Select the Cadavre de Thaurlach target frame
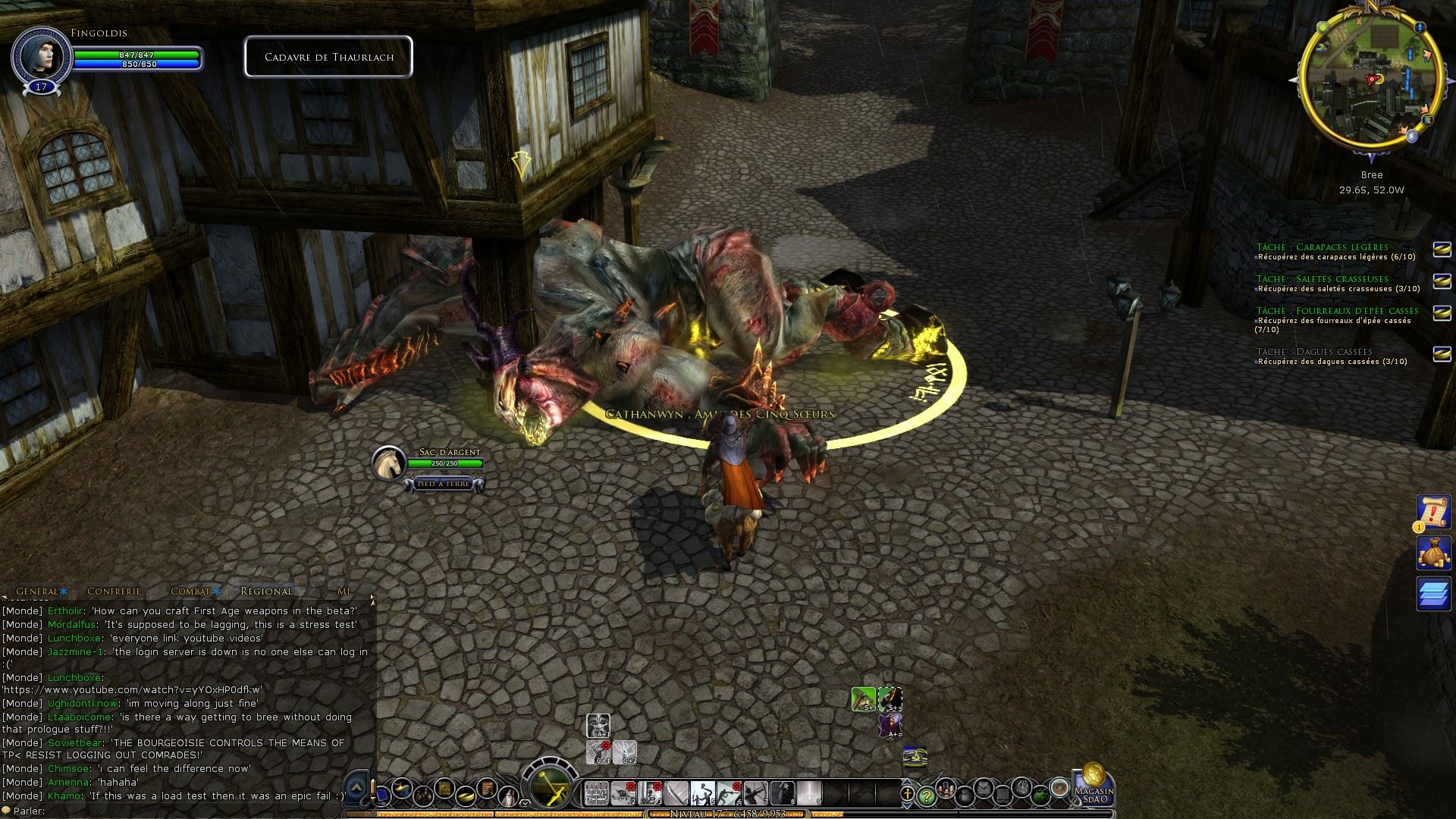The image size is (1456, 819). tap(328, 57)
